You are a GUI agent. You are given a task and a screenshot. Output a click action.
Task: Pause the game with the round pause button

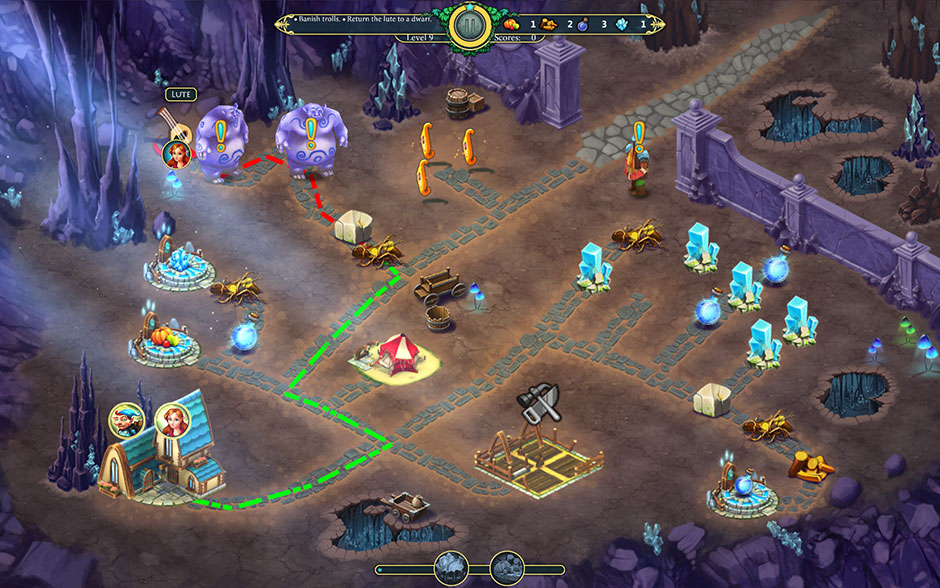pos(469,26)
